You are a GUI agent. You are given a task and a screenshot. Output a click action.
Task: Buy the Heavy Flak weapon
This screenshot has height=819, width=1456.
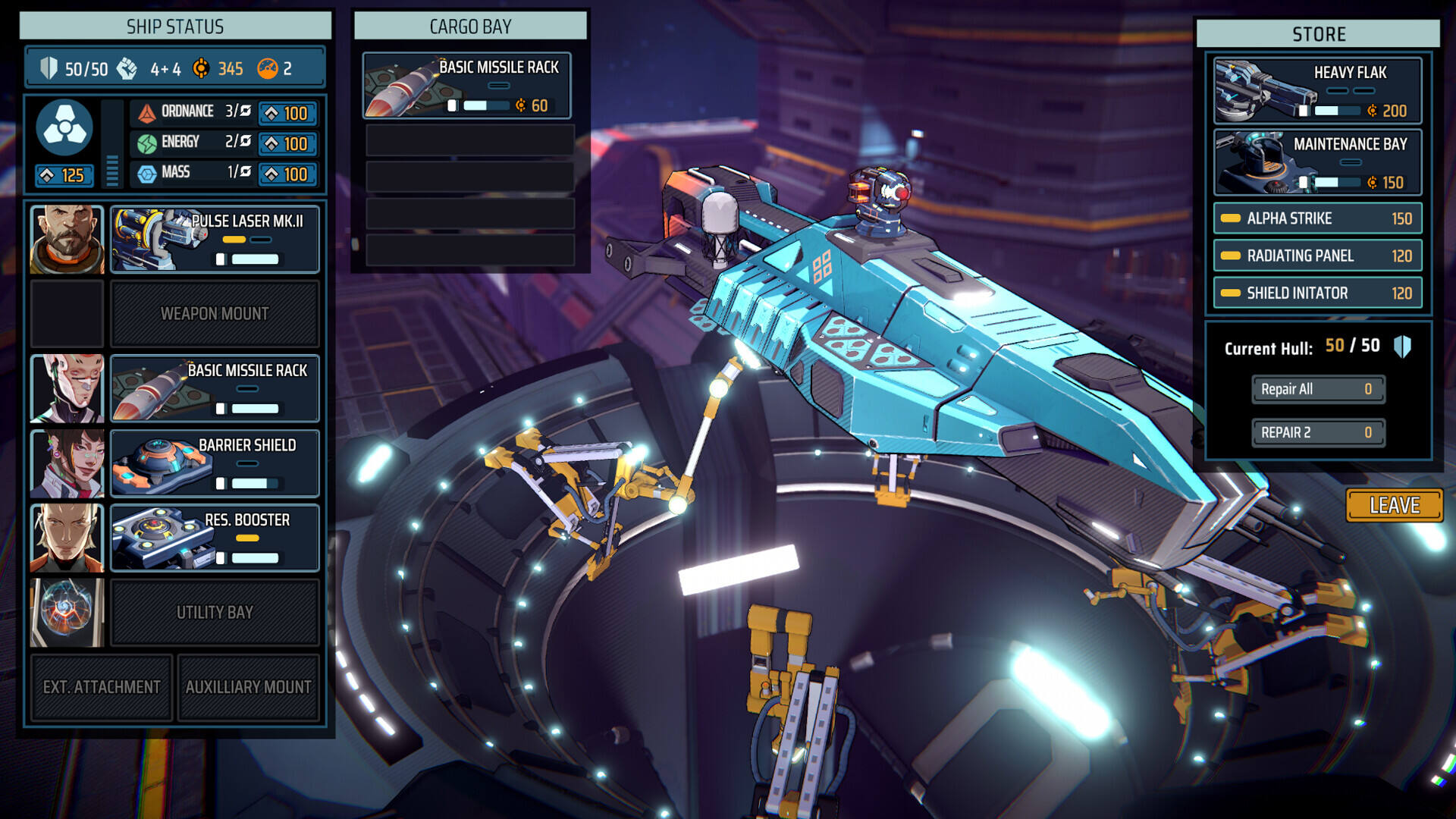pyautogui.click(x=1317, y=91)
